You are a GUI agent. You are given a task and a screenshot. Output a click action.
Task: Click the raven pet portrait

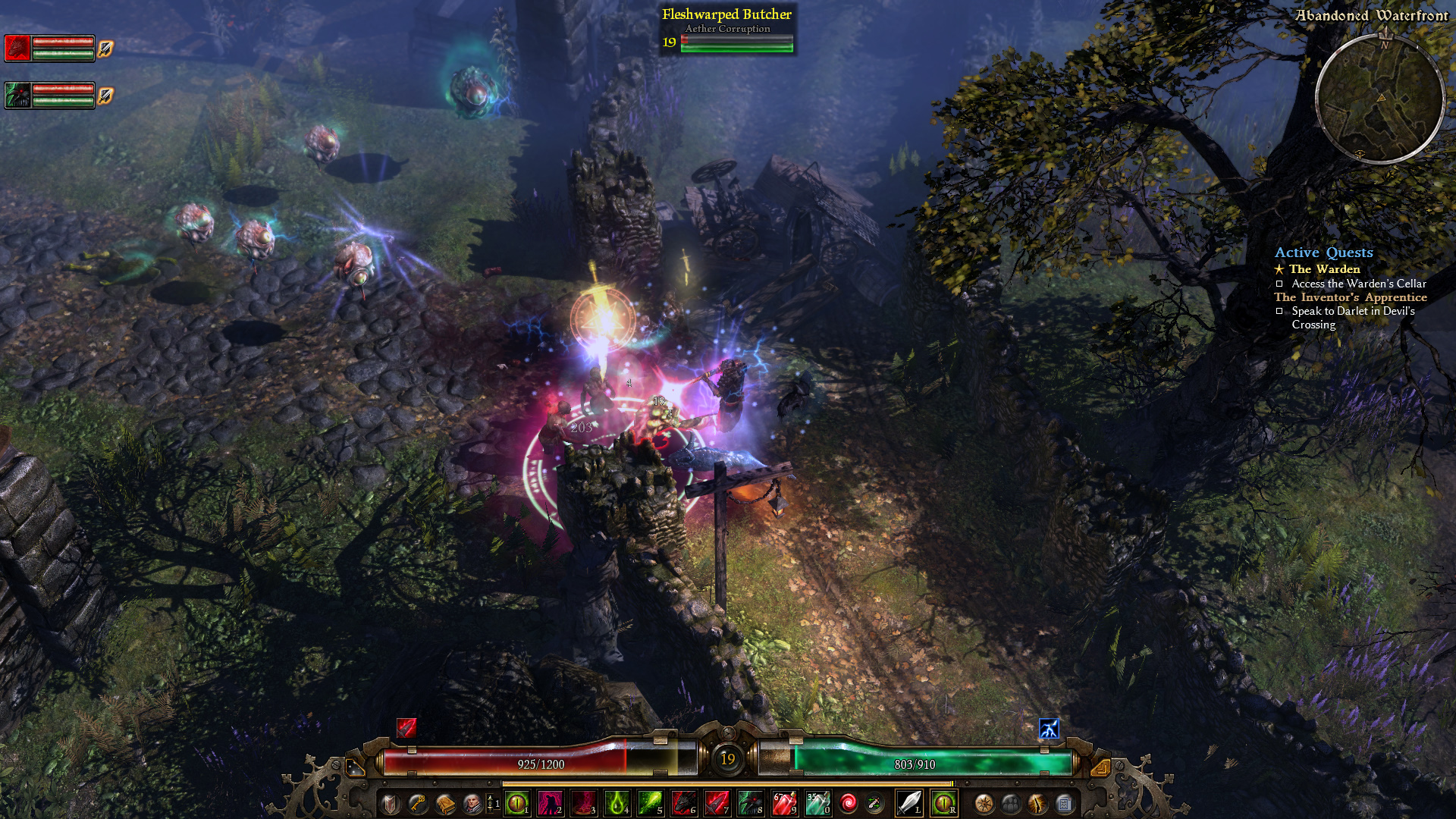17,95
